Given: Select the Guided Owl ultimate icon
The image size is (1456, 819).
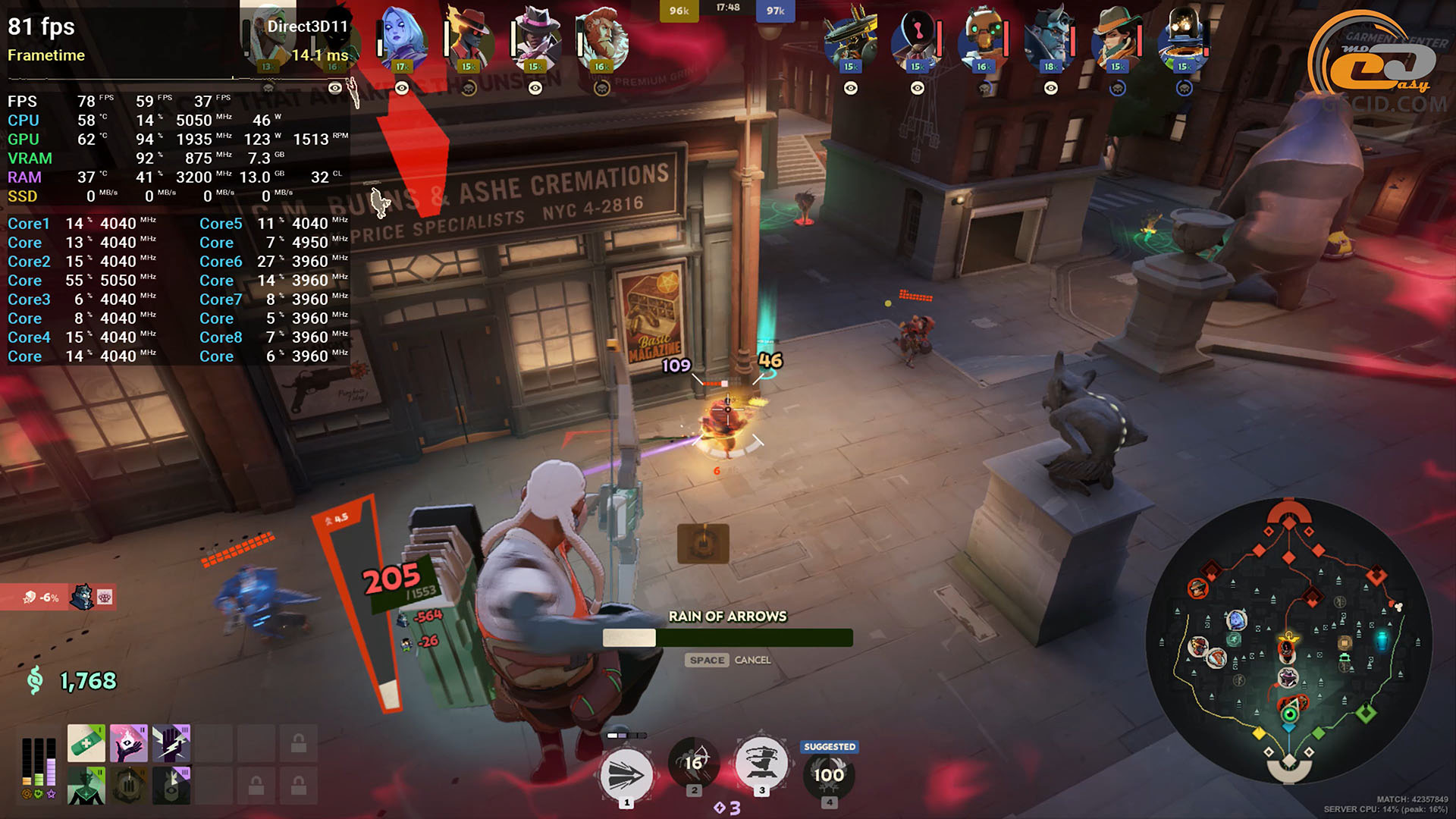Looking at the screenshot, I should point(829,773).
